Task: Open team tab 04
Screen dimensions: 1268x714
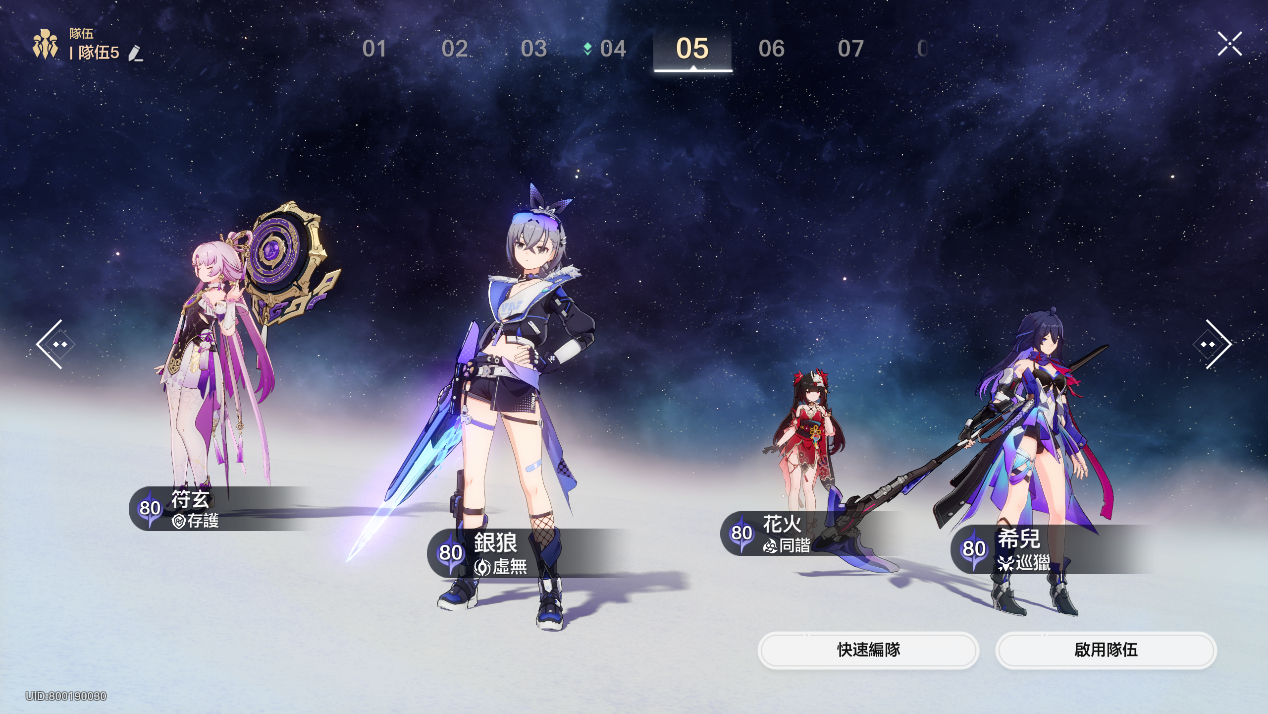Action: [612, 48]
